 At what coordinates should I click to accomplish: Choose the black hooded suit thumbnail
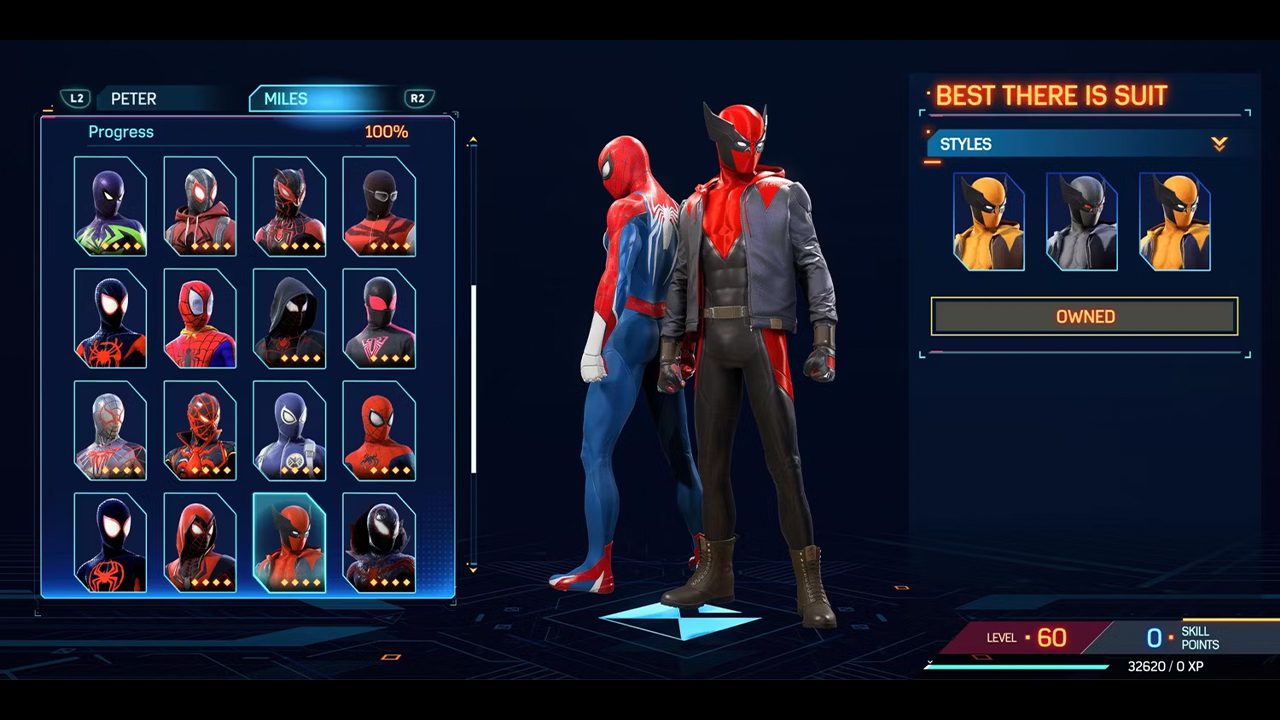click(x=289, y=318)
